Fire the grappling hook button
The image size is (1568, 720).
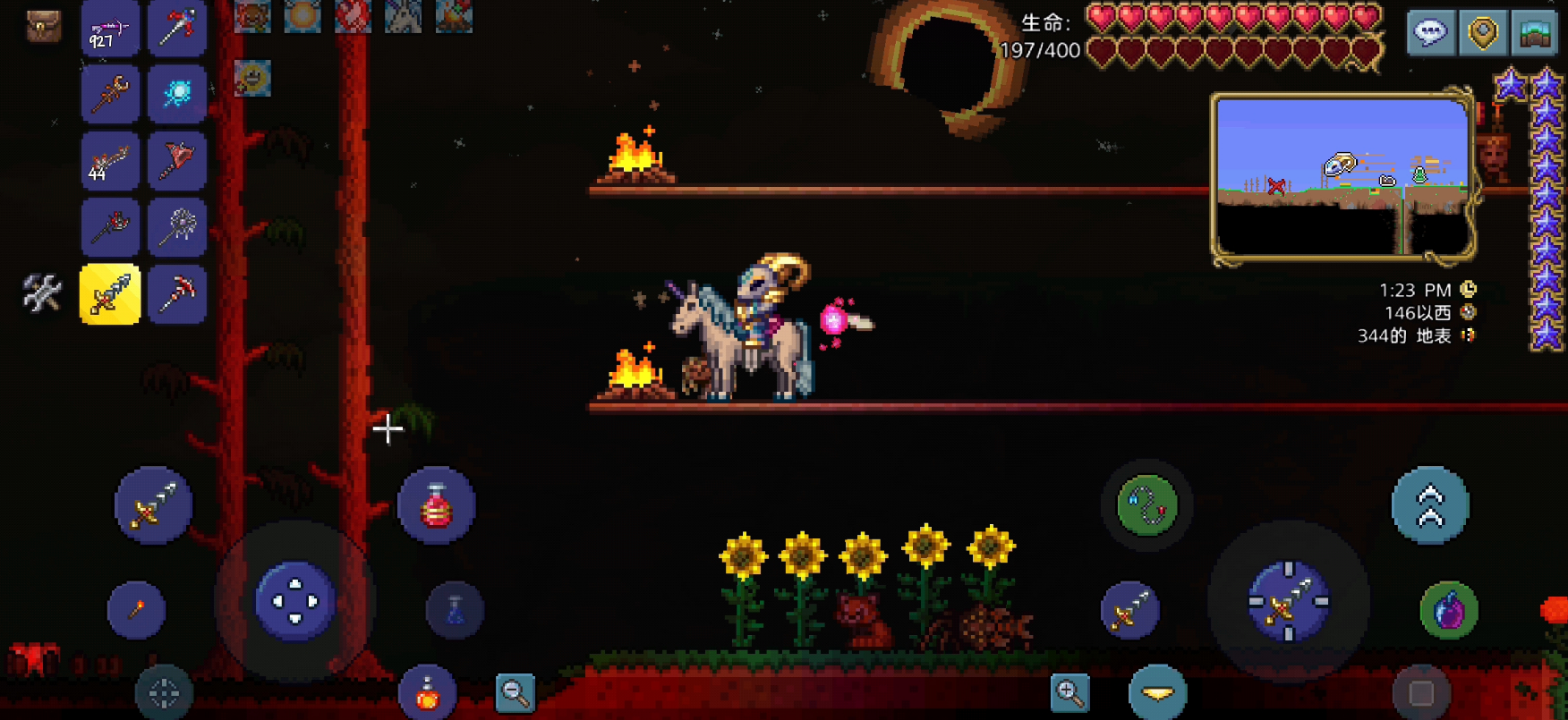(1147, 506)
